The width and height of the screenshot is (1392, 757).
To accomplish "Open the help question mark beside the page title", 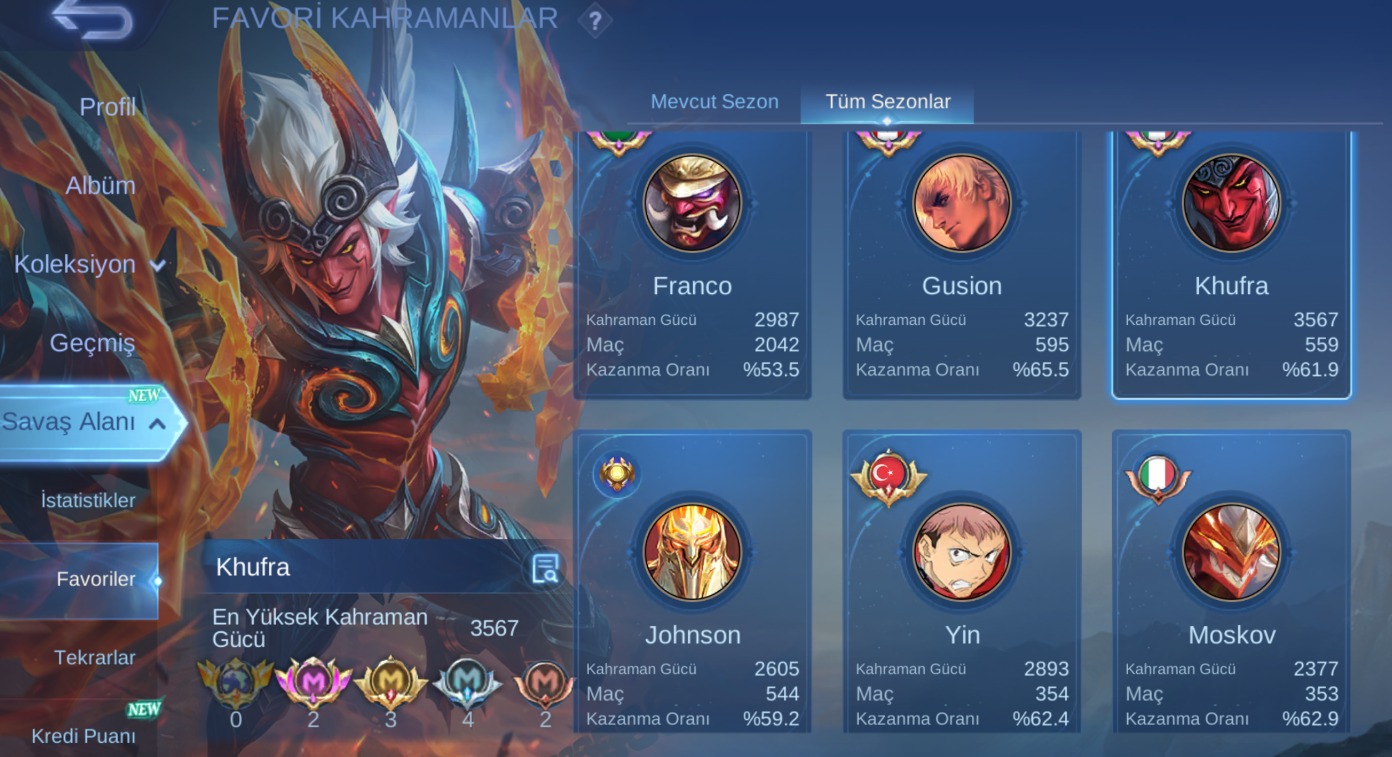I will pos(595,19).
